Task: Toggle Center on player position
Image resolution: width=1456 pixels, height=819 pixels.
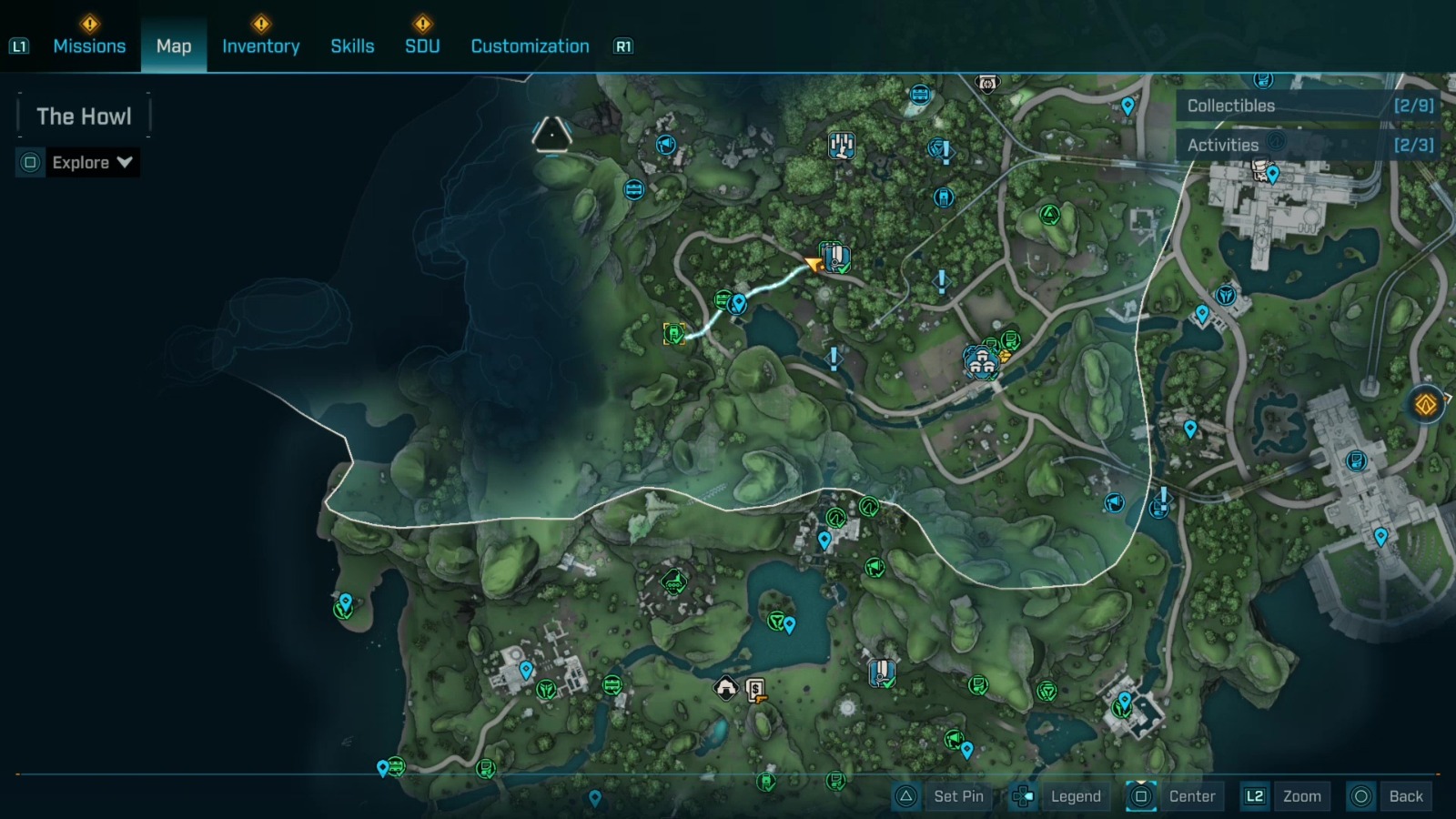Action: (x=1190, y=795)
